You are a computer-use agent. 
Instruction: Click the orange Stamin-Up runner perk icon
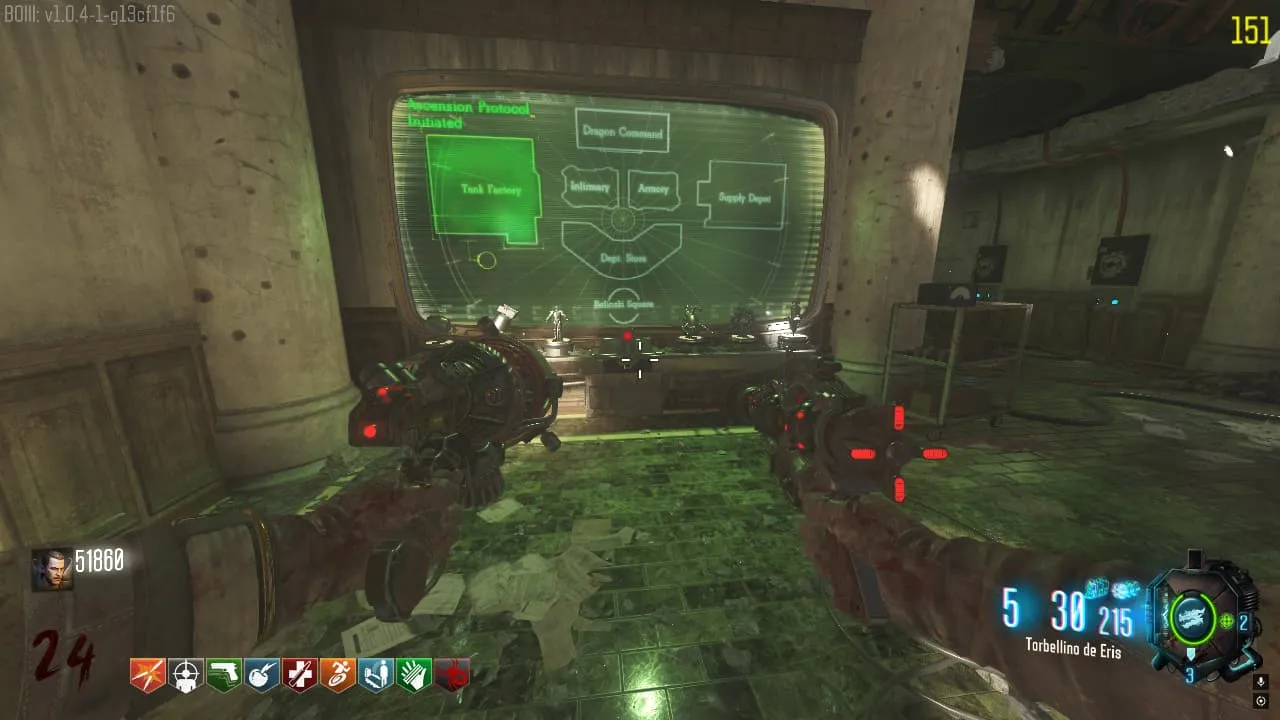point(338,675)
